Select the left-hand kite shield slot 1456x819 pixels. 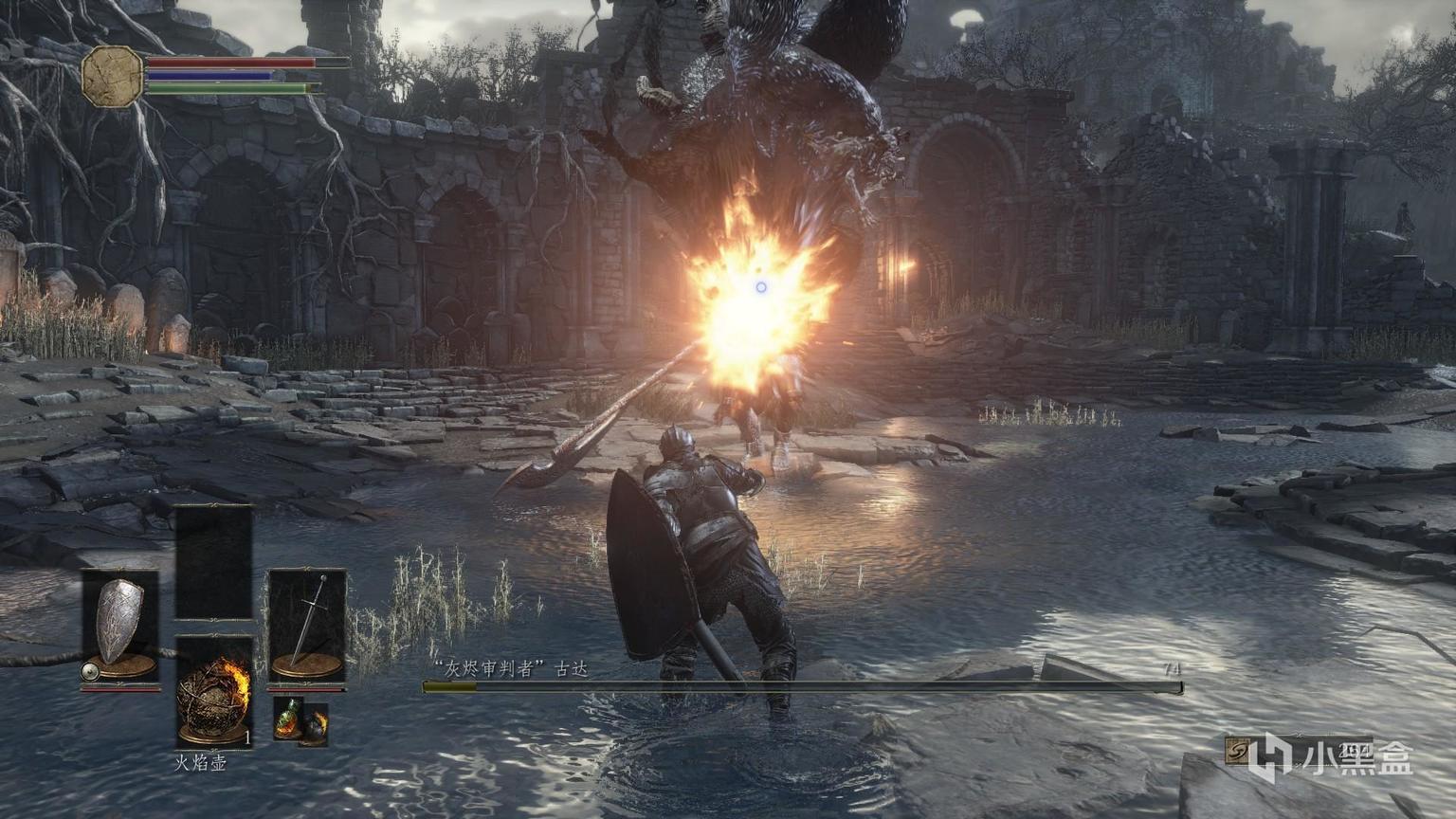pyautogui.click(x=119, y=624)
